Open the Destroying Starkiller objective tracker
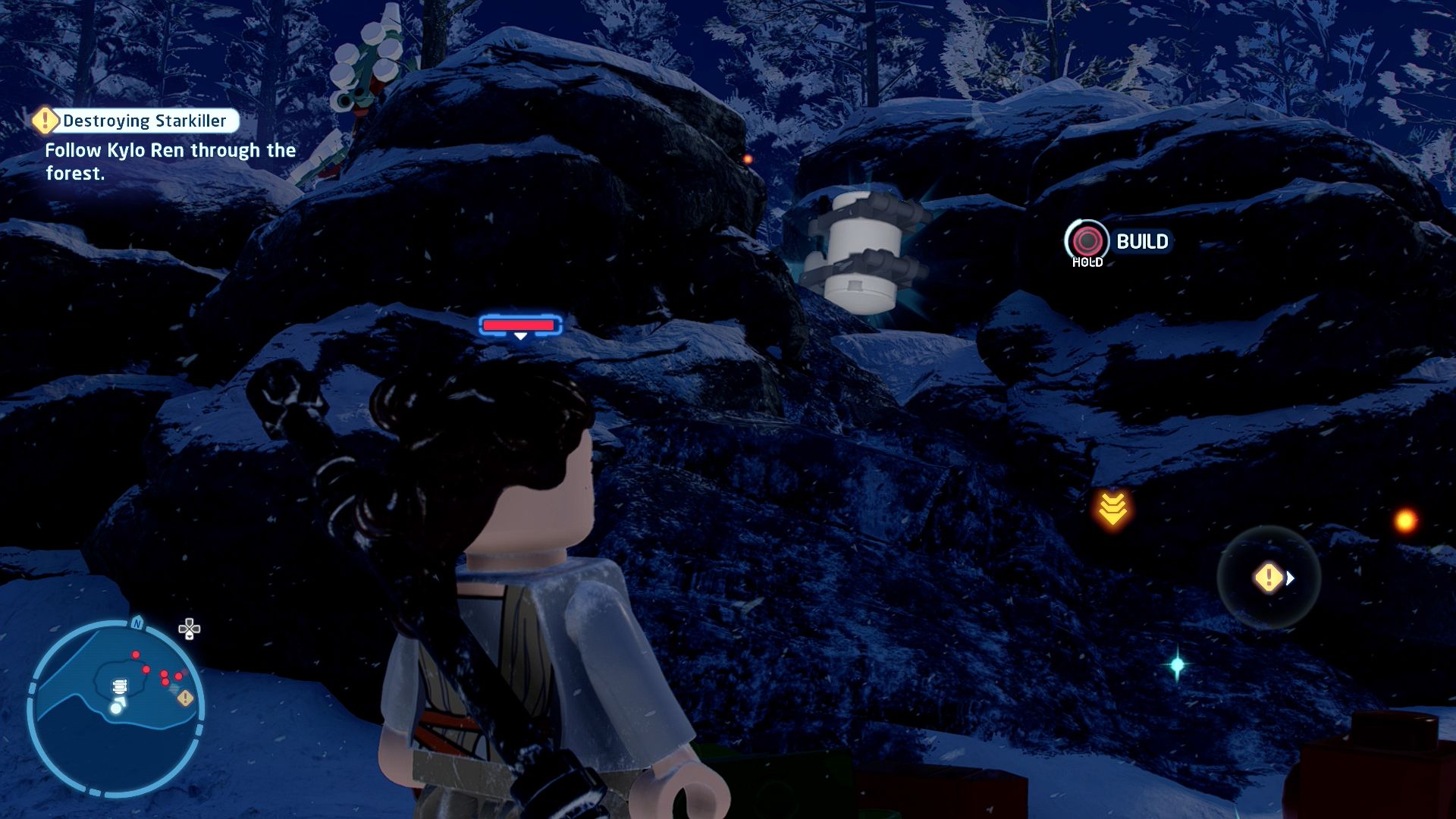Viewport: 1456px width, 819px height. coord(136,121)
